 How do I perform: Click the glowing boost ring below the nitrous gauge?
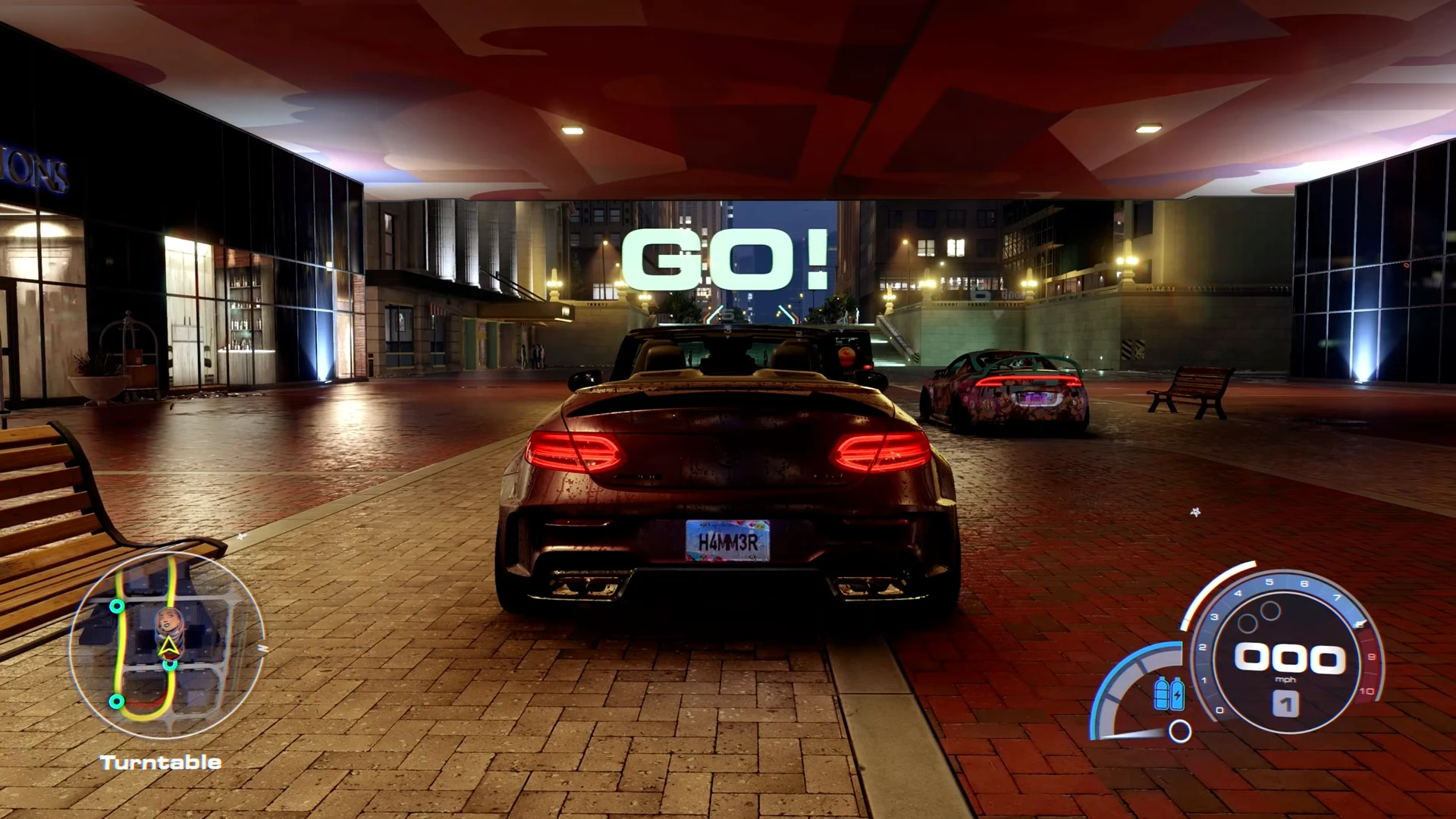pos(1178,731)
